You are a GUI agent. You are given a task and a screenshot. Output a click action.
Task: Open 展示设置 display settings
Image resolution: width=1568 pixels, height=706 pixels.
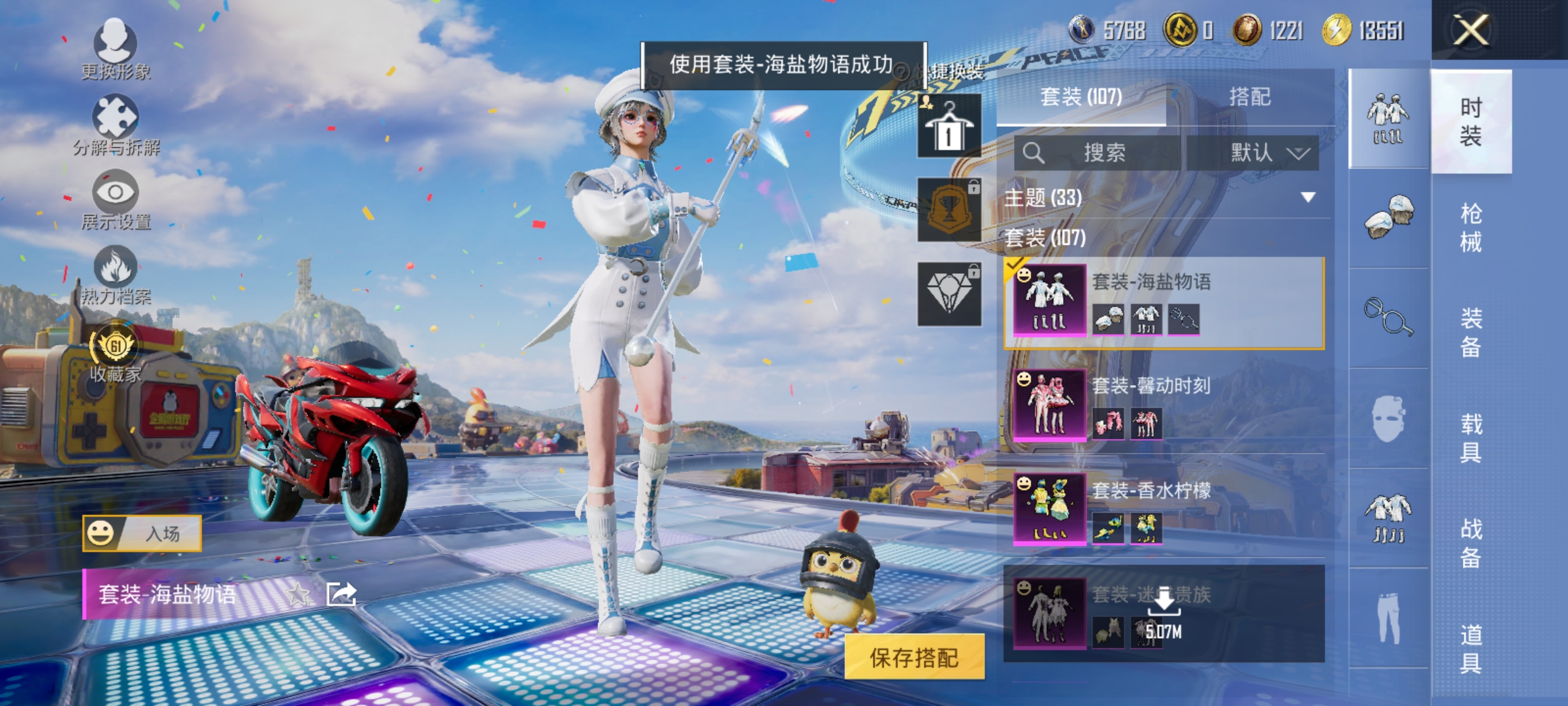click(116, 193)
